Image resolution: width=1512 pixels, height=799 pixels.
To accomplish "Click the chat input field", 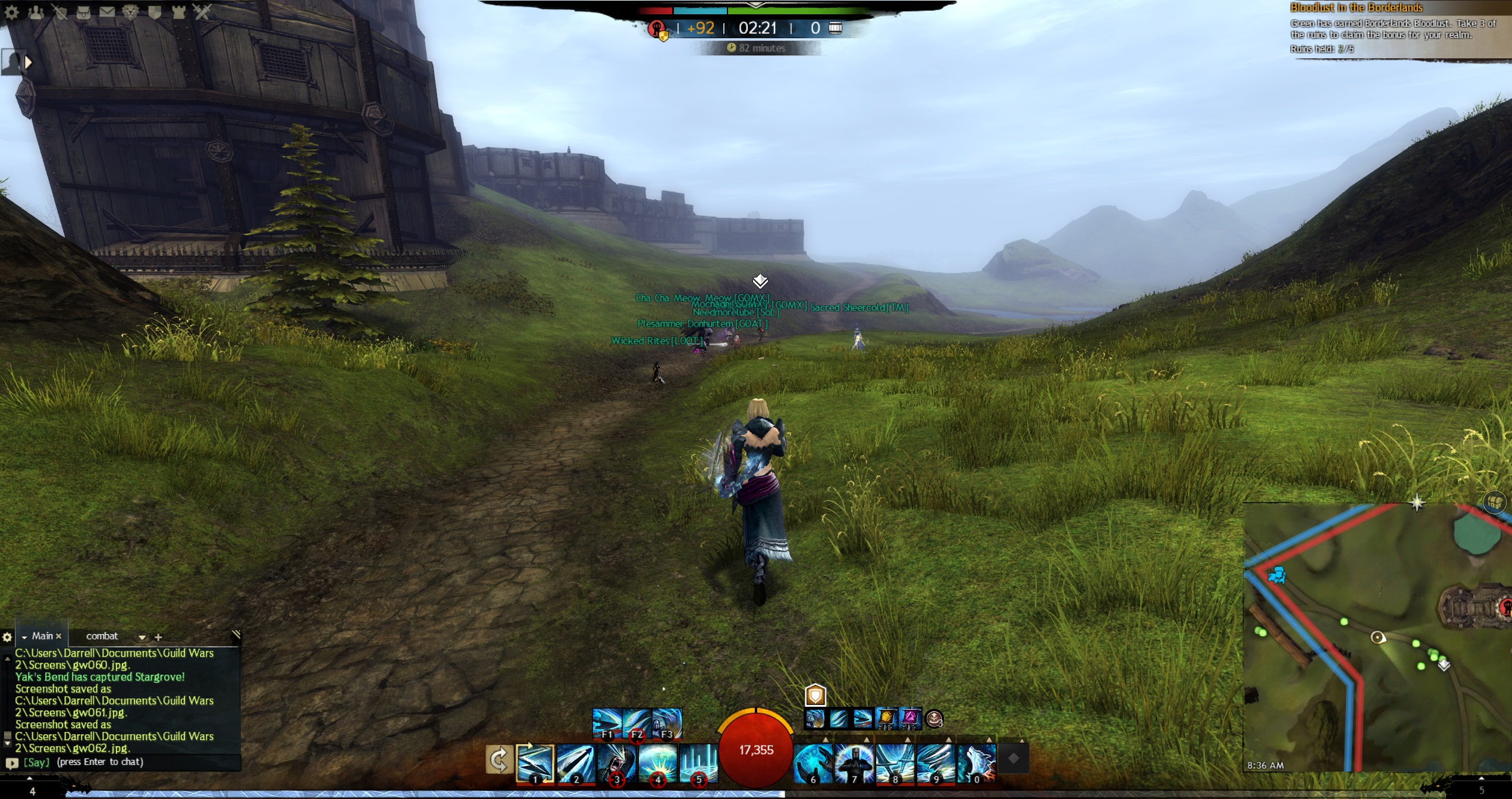I will (x=131, y=762).
